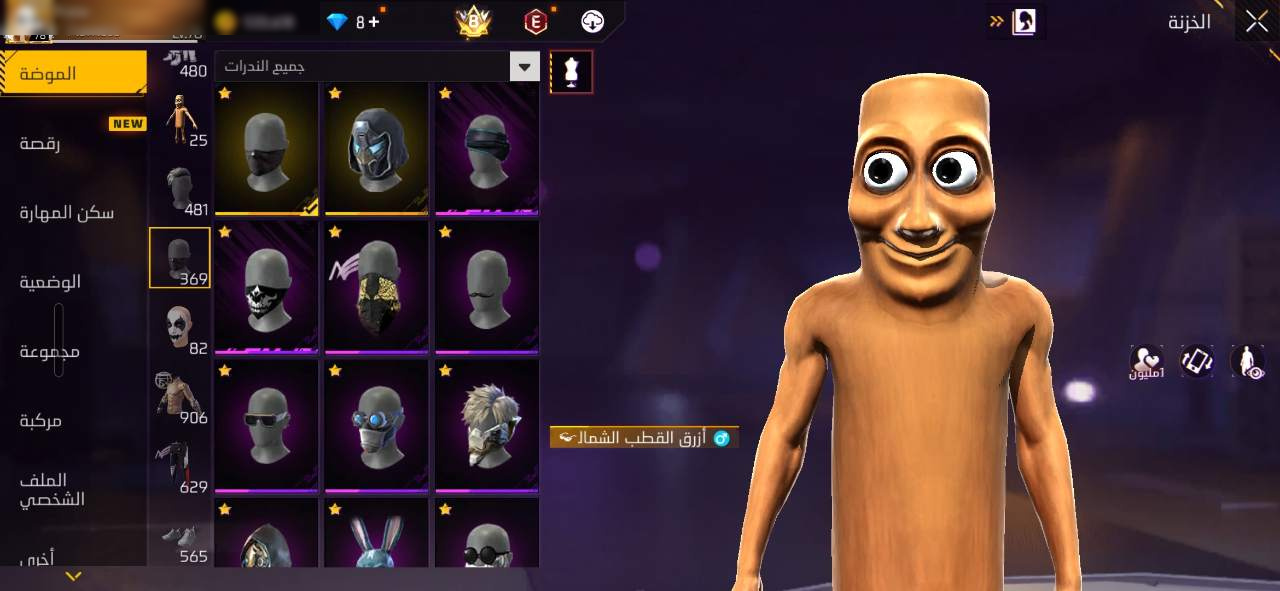Choose the gold patterned black bandana item
This screenshot has height=591, width=1280.
coord(376,286)
